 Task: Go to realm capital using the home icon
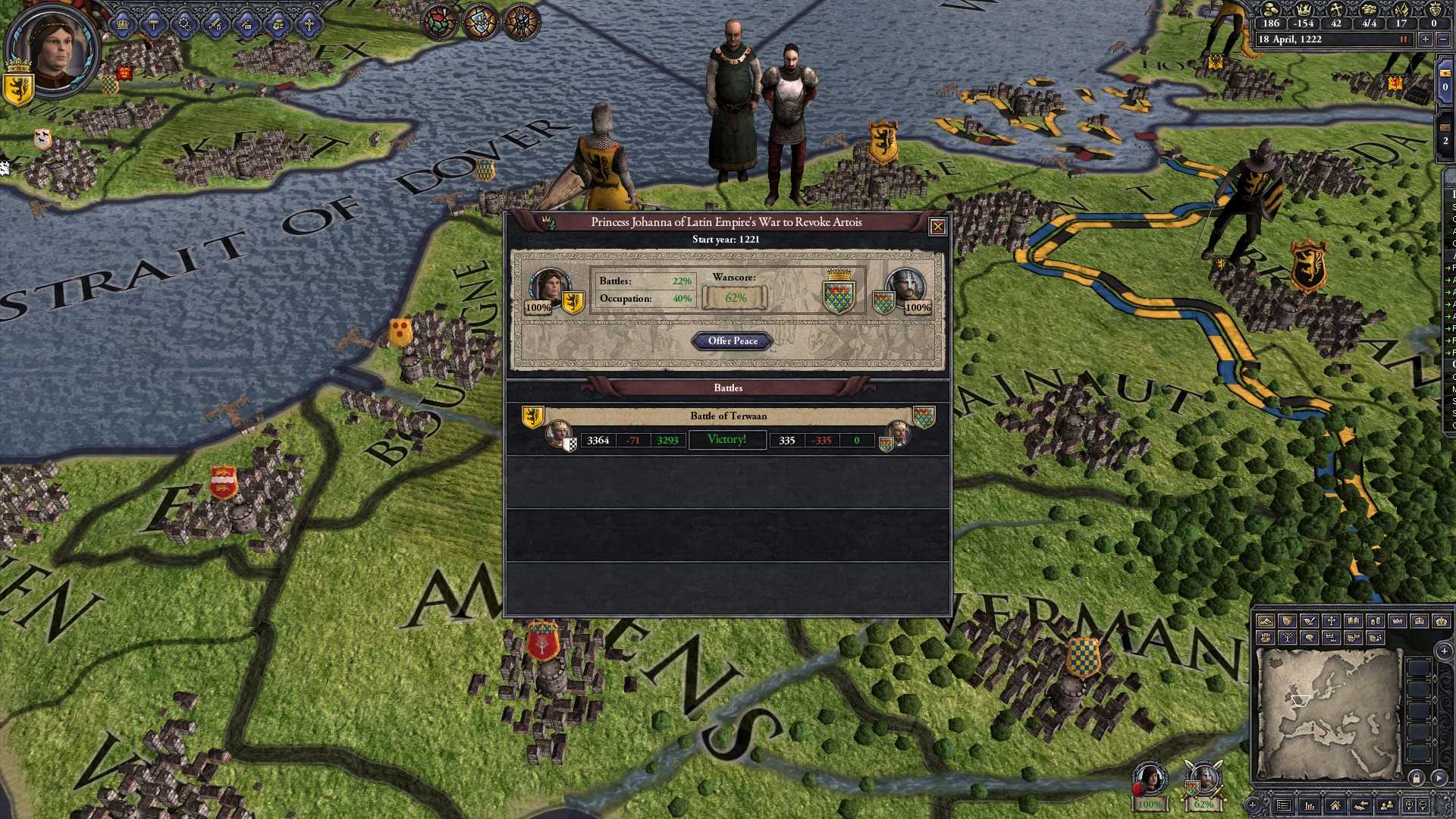(1336, 804)
